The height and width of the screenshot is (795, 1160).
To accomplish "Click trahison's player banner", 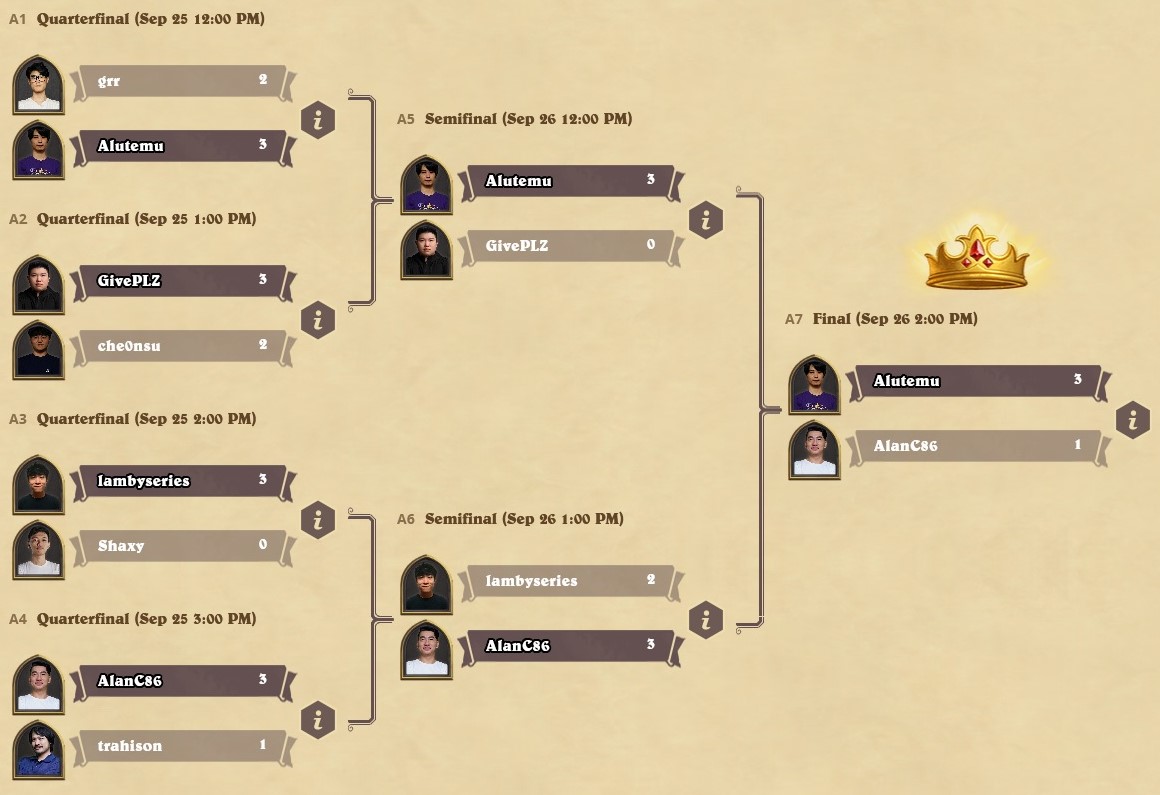I will pos(180,746).
